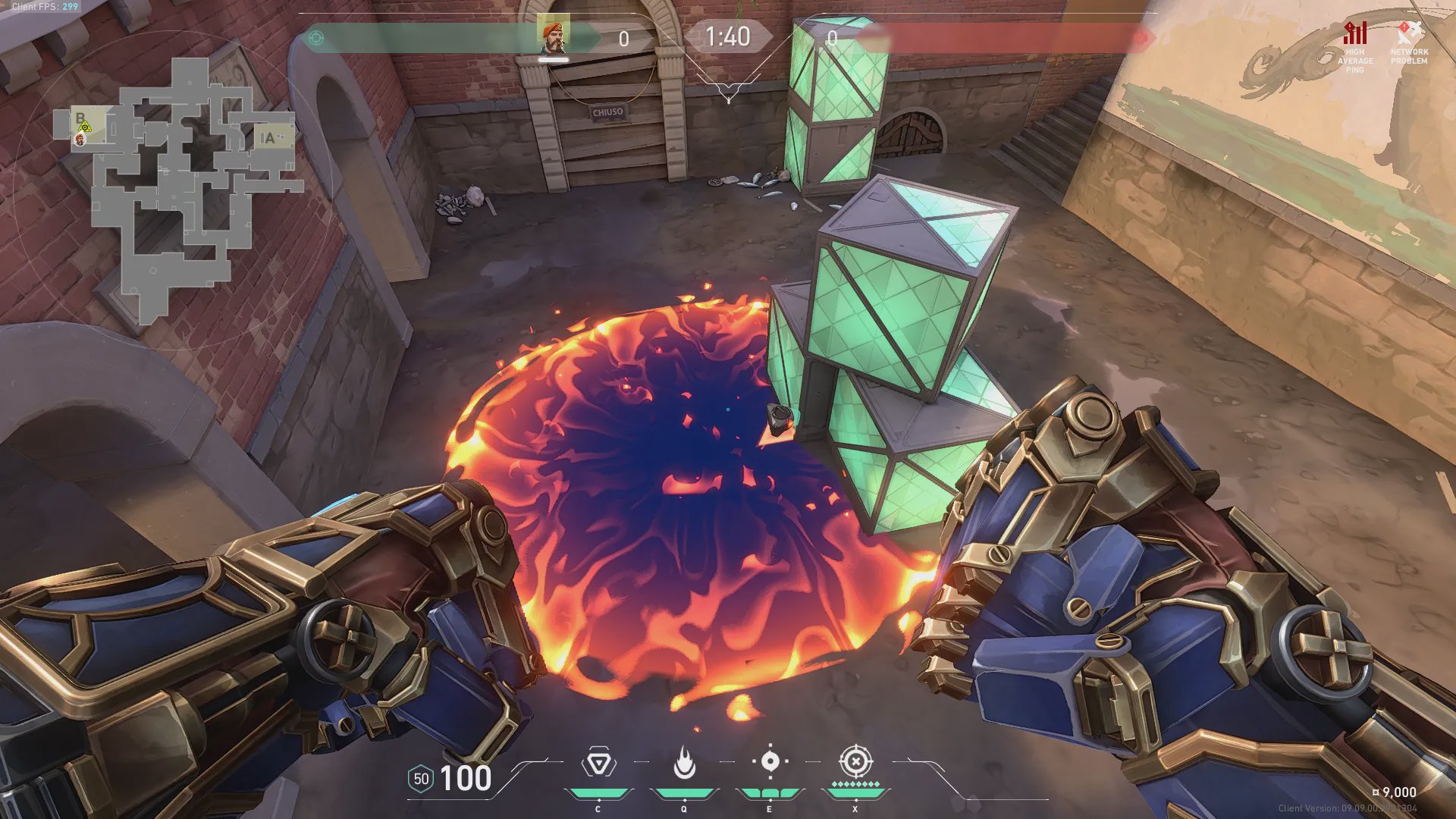Click the Network Problem warning icon
Image resolution: width=1456 pixels, height=819 pixels.
point(1409,33)
